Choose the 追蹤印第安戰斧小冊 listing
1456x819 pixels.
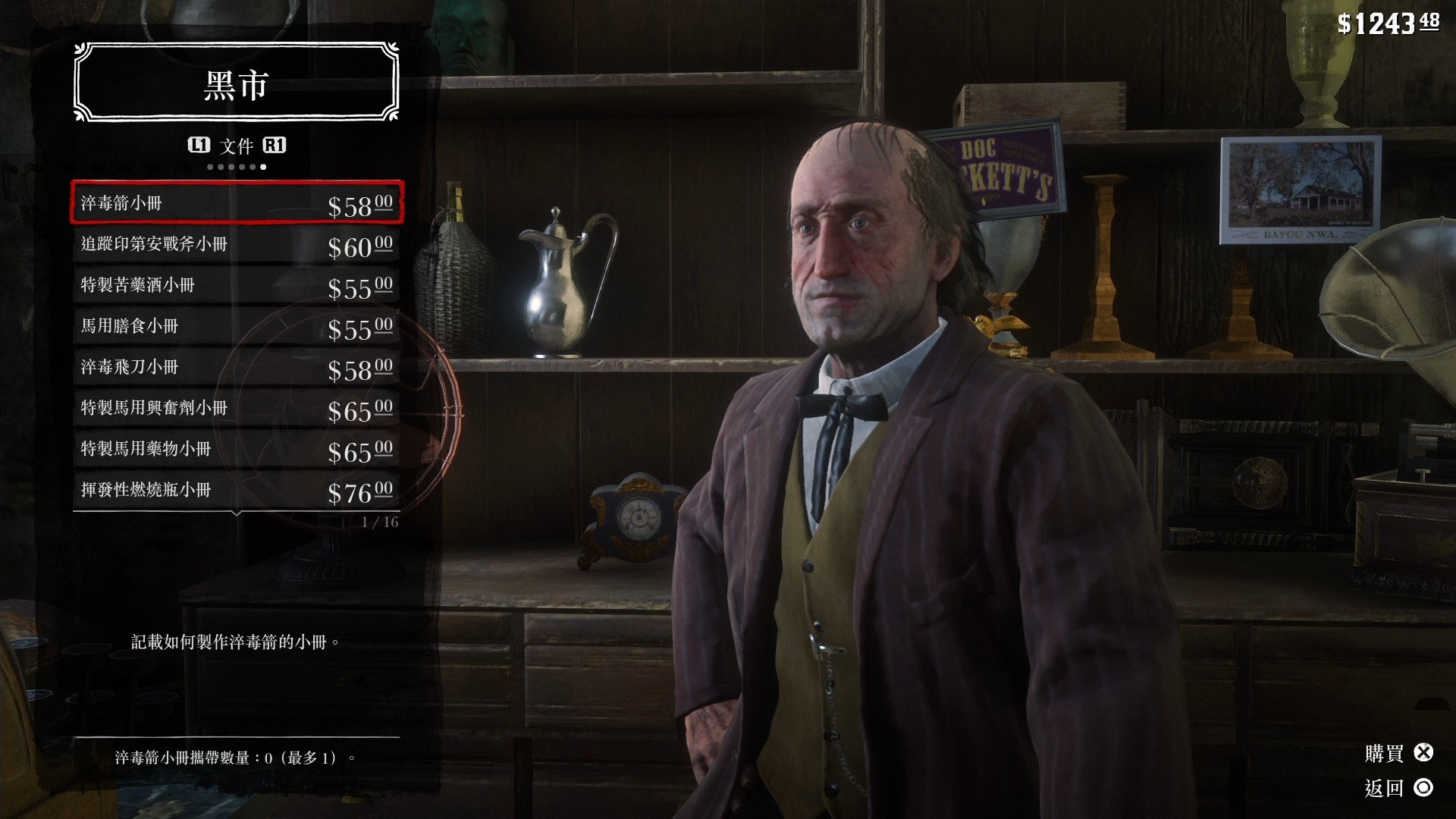(x=237, y=244)
